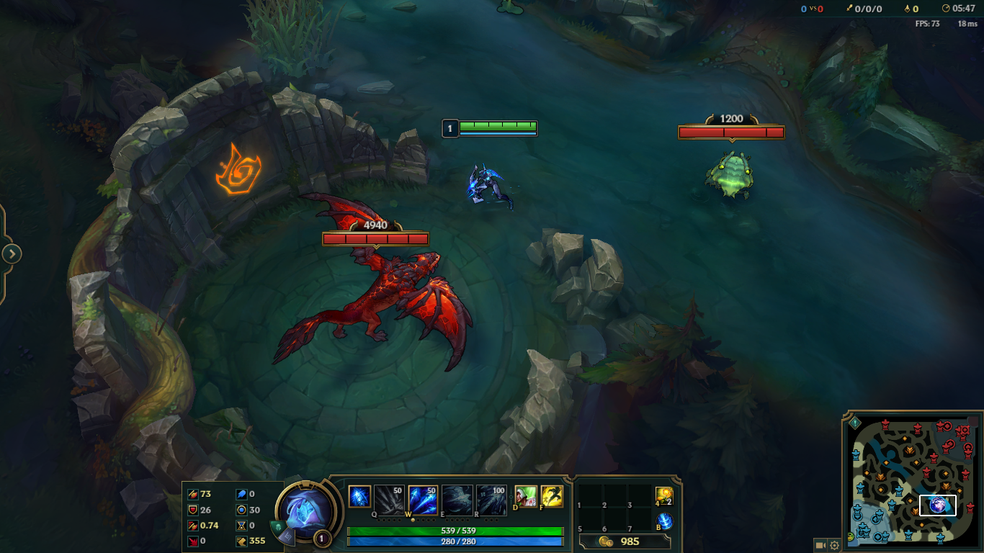Screen dimensions: 984x553
Task: Expand the side panel arrow
Action: click(11, 253)
